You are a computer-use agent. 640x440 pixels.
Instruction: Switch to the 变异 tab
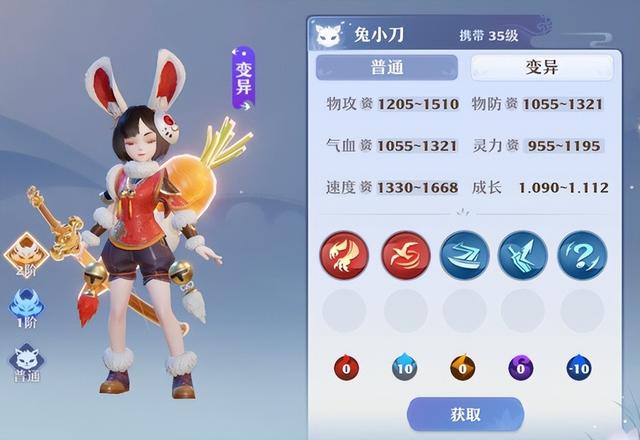tap(540, 67)
